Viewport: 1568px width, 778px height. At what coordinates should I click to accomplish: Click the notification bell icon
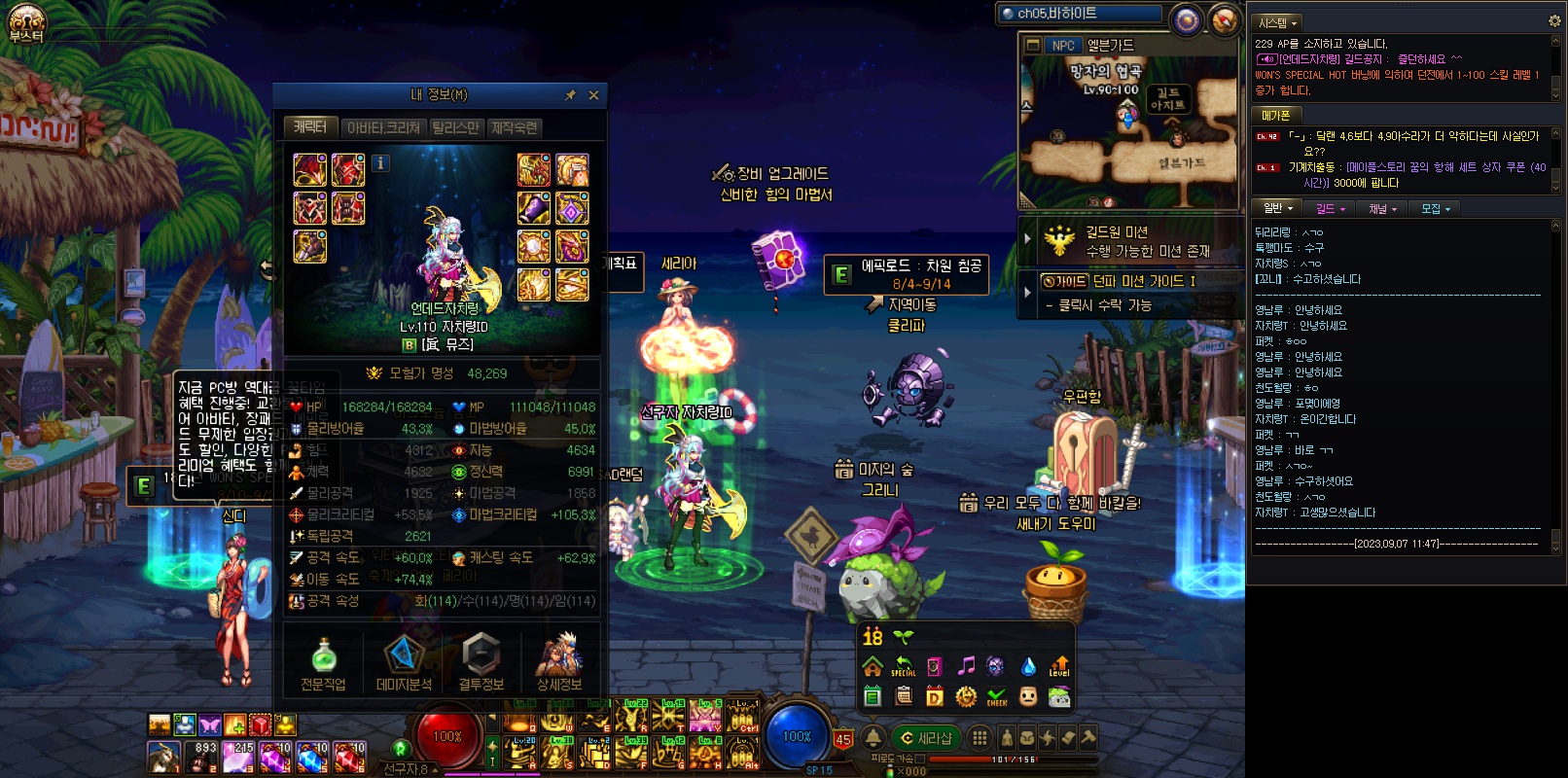tap(873, 738)
